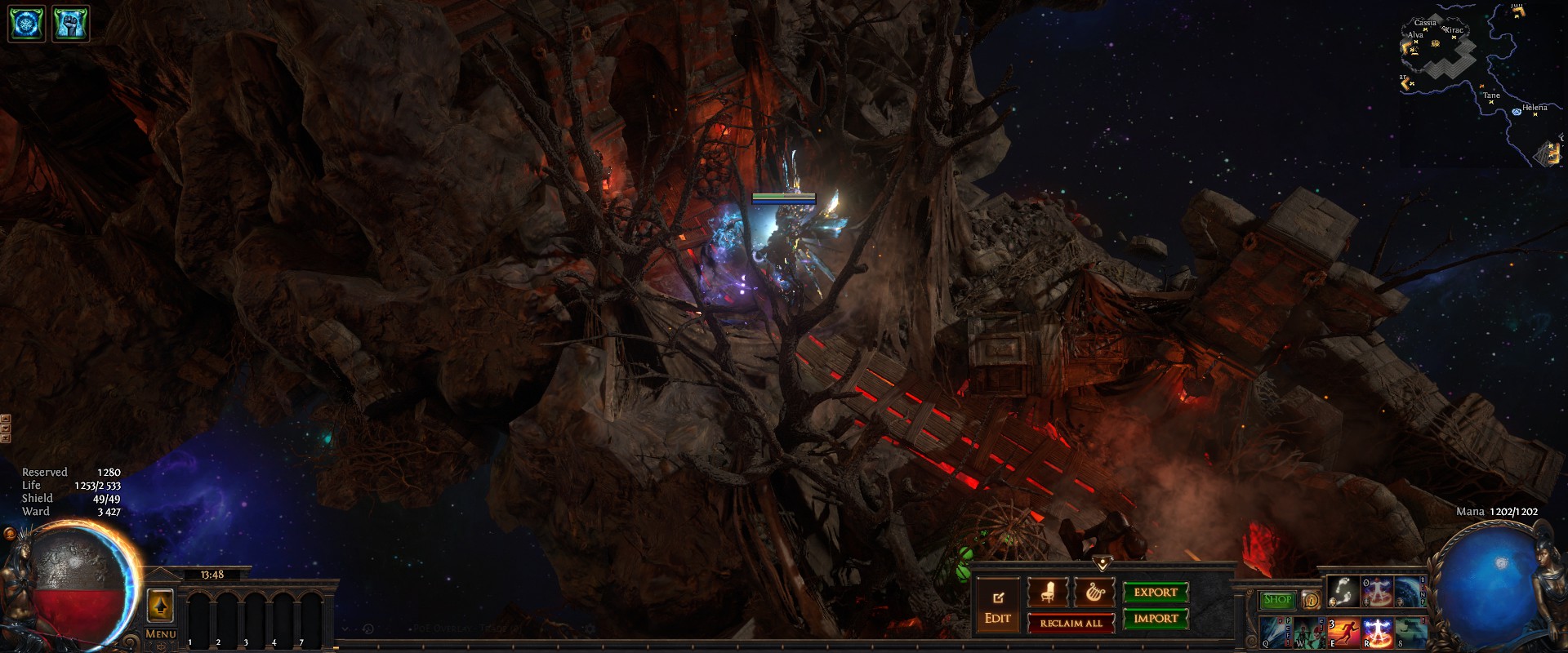Click the blue fist buff icon
Image resolution: width=1568 pixels, height=653 pixels.
[x=70, y=24]
